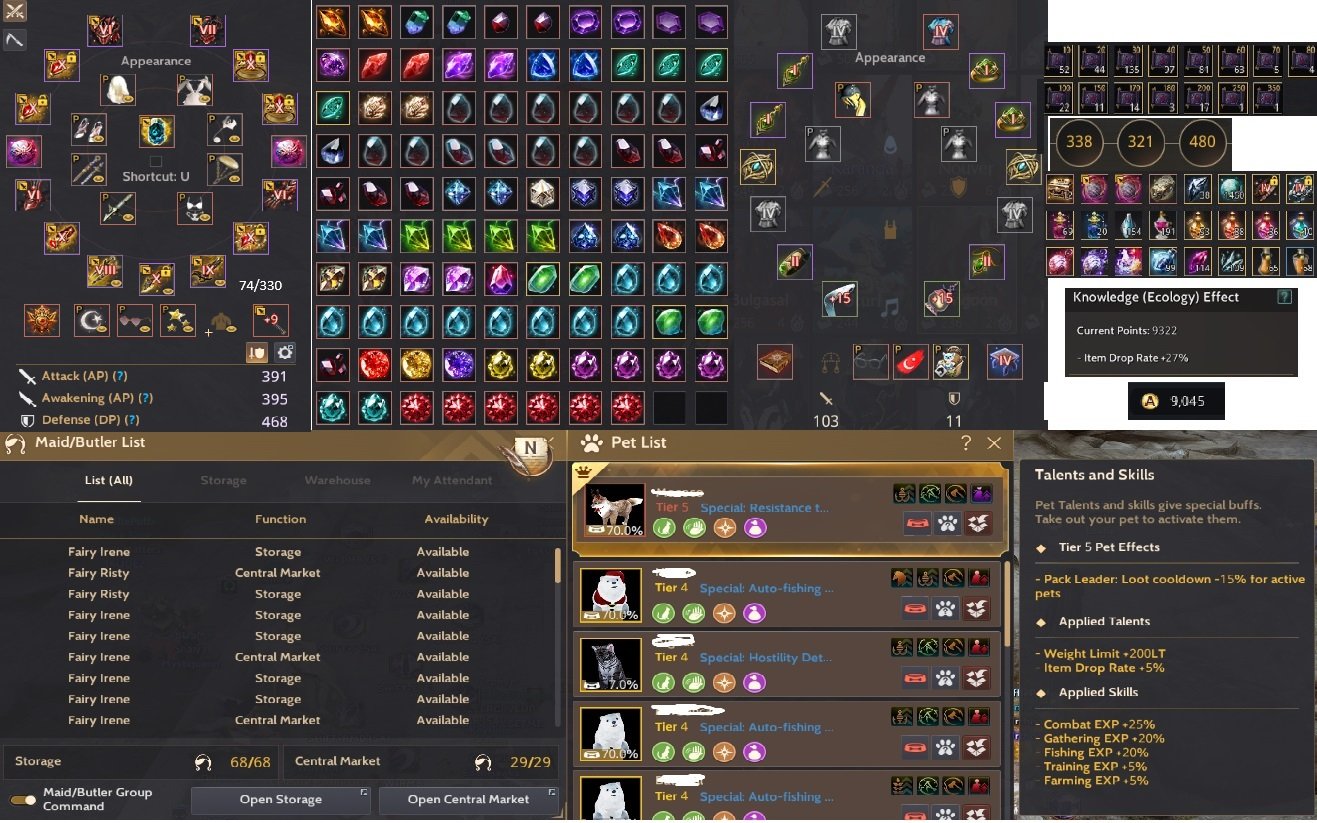Collapse the panel using the chevron at top left
Screen dimensions: 1317x823
[15, 39]
